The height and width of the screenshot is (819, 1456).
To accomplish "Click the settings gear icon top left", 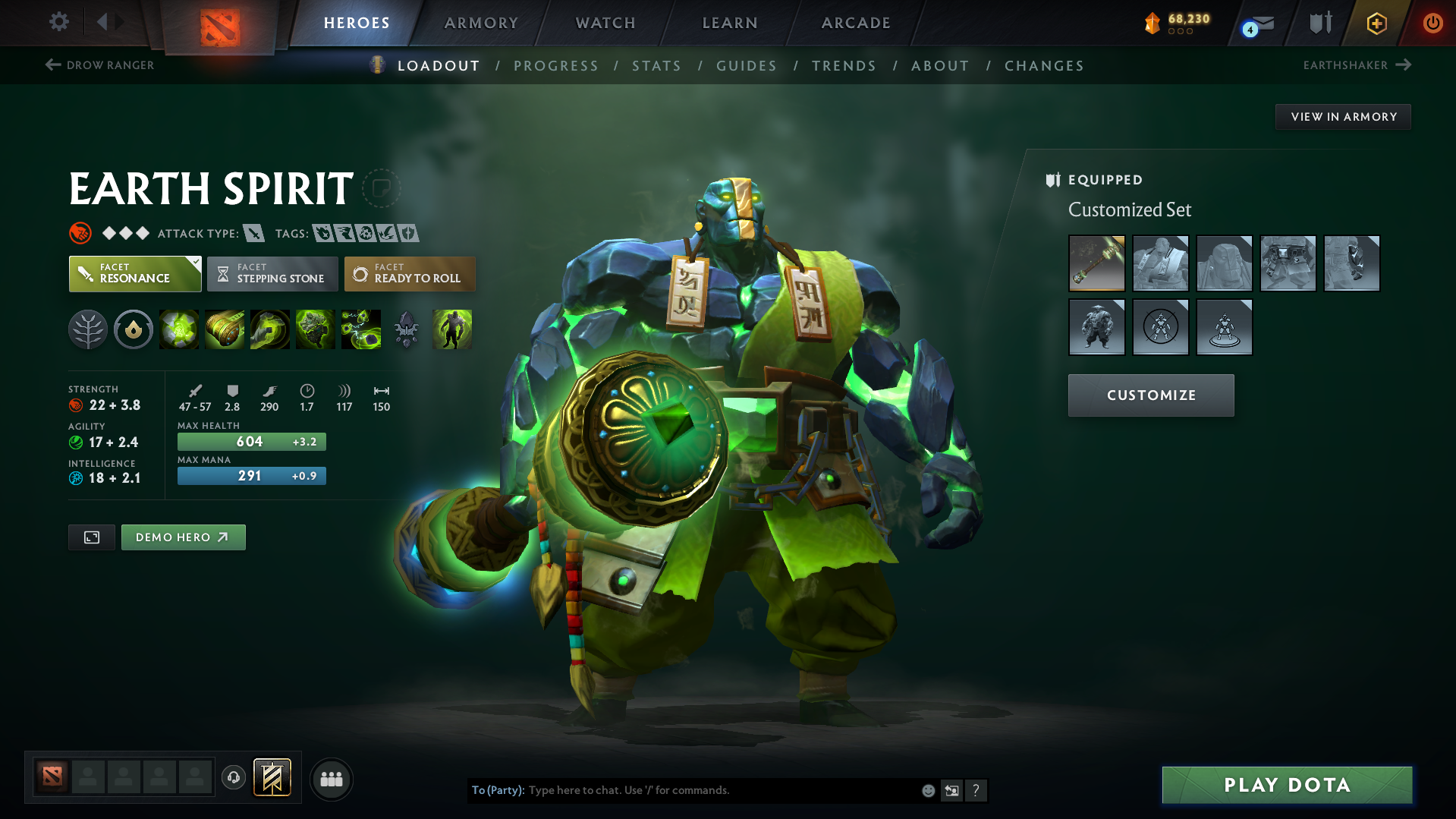I will point(58,22).
